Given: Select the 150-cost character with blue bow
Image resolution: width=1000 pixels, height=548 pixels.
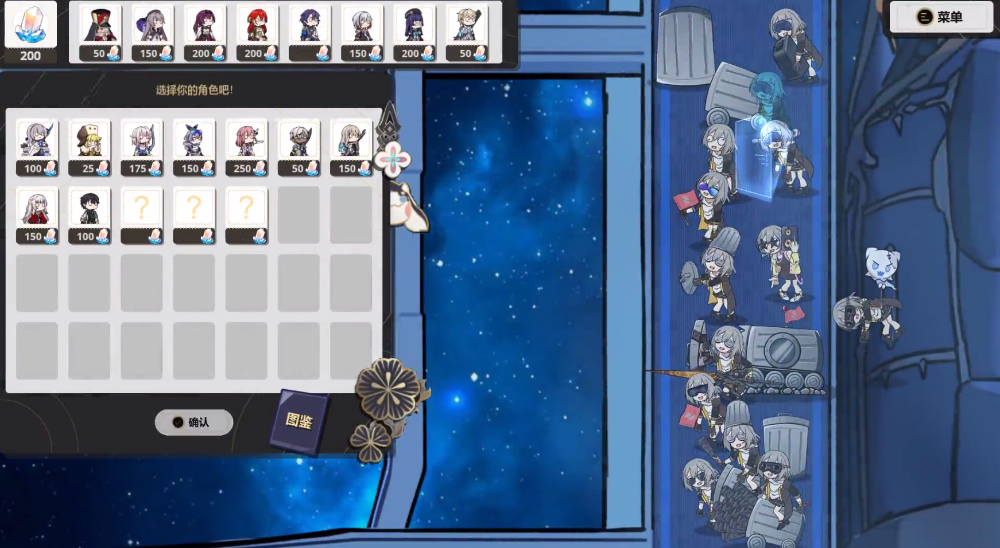Looking at the screenshot, I should (x=194, y=146).
